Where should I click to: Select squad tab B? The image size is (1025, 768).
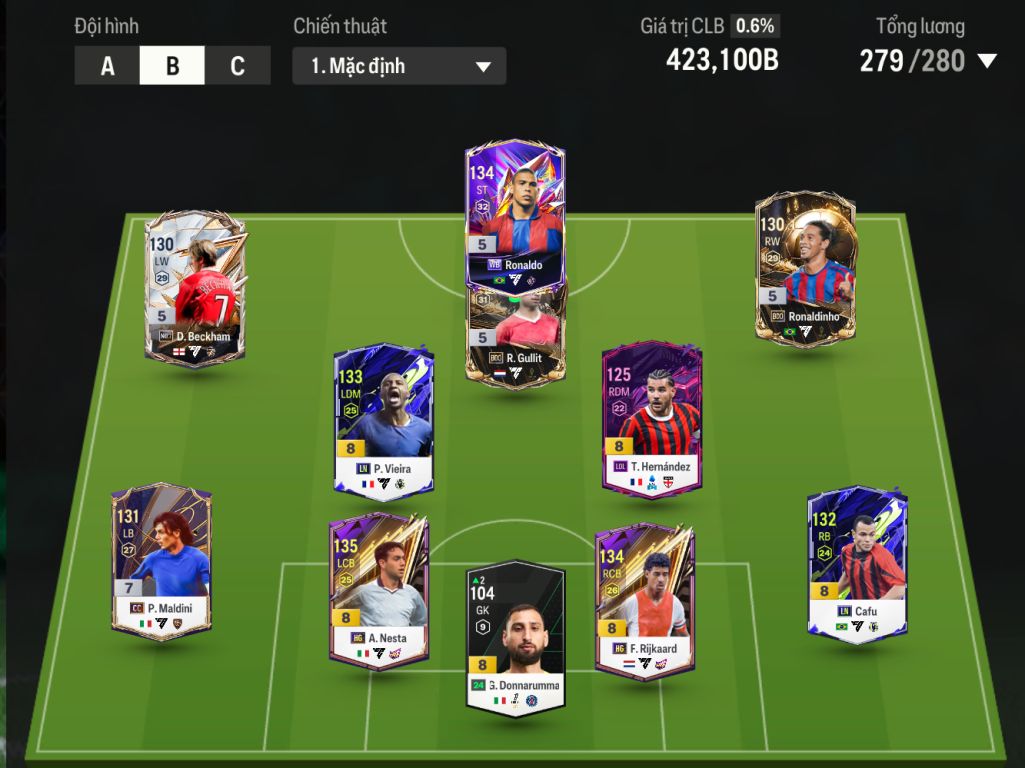(172, 66)
